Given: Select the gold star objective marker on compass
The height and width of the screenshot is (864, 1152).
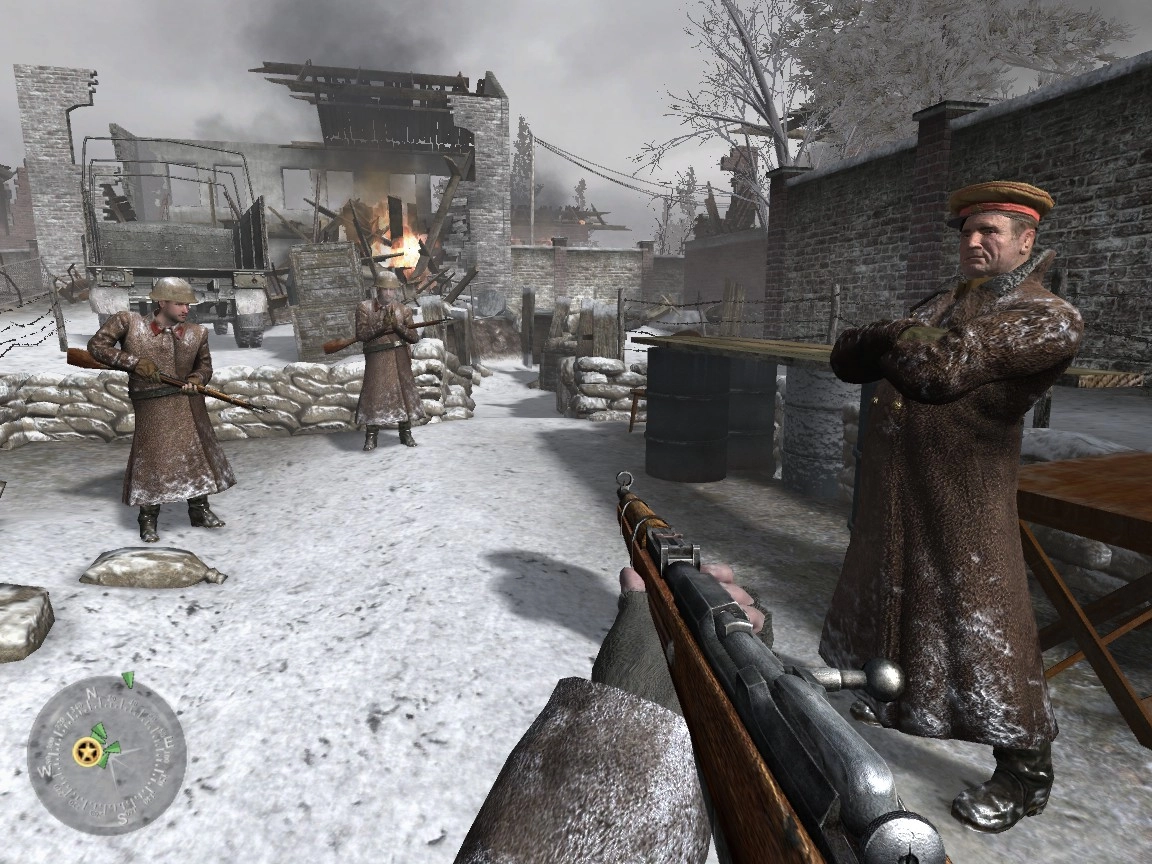Looking at the screenshot, I should (86, 754).
